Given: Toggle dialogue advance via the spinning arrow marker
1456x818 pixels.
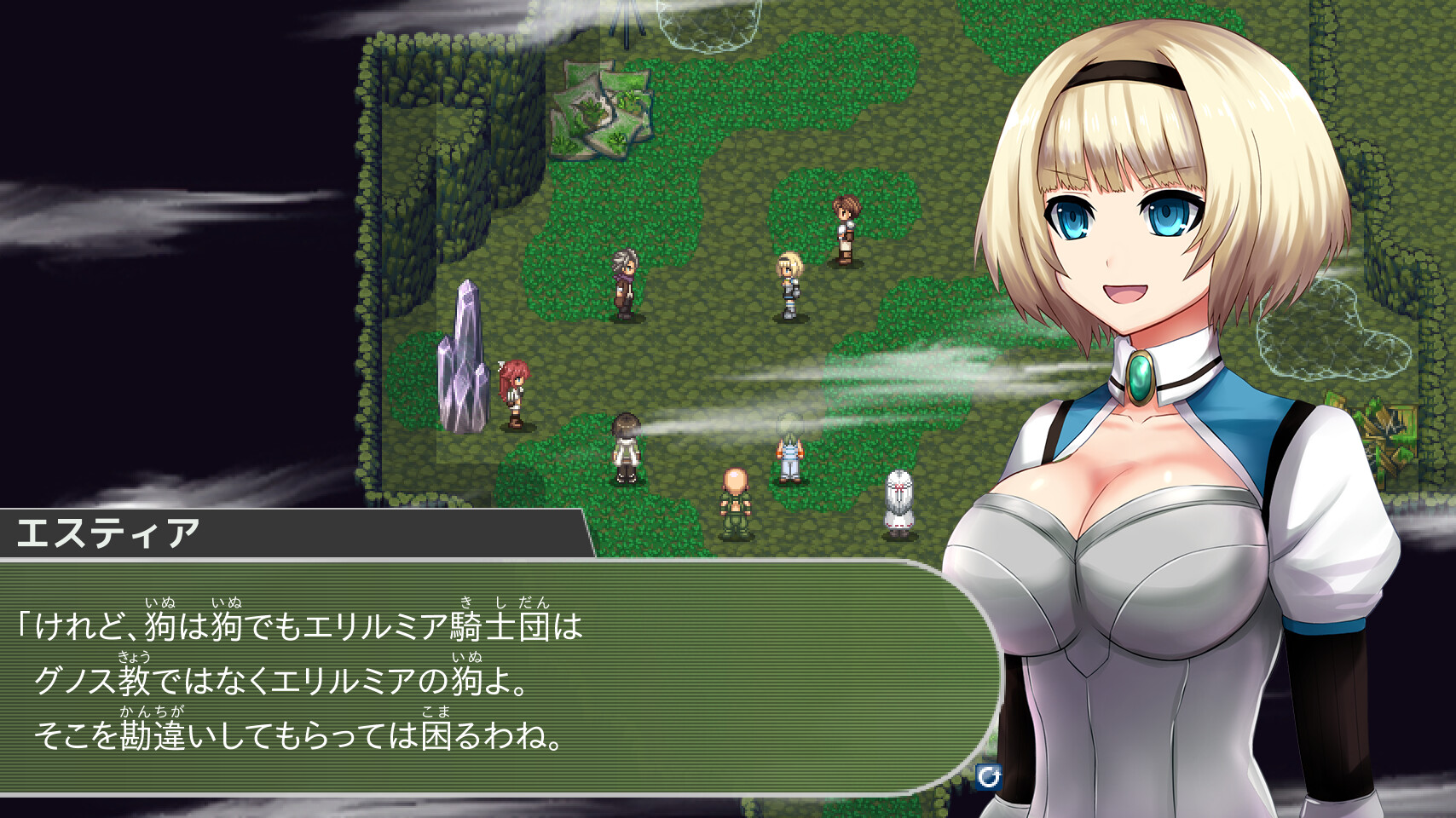Looking at the screenshot, I should (987, 777).
